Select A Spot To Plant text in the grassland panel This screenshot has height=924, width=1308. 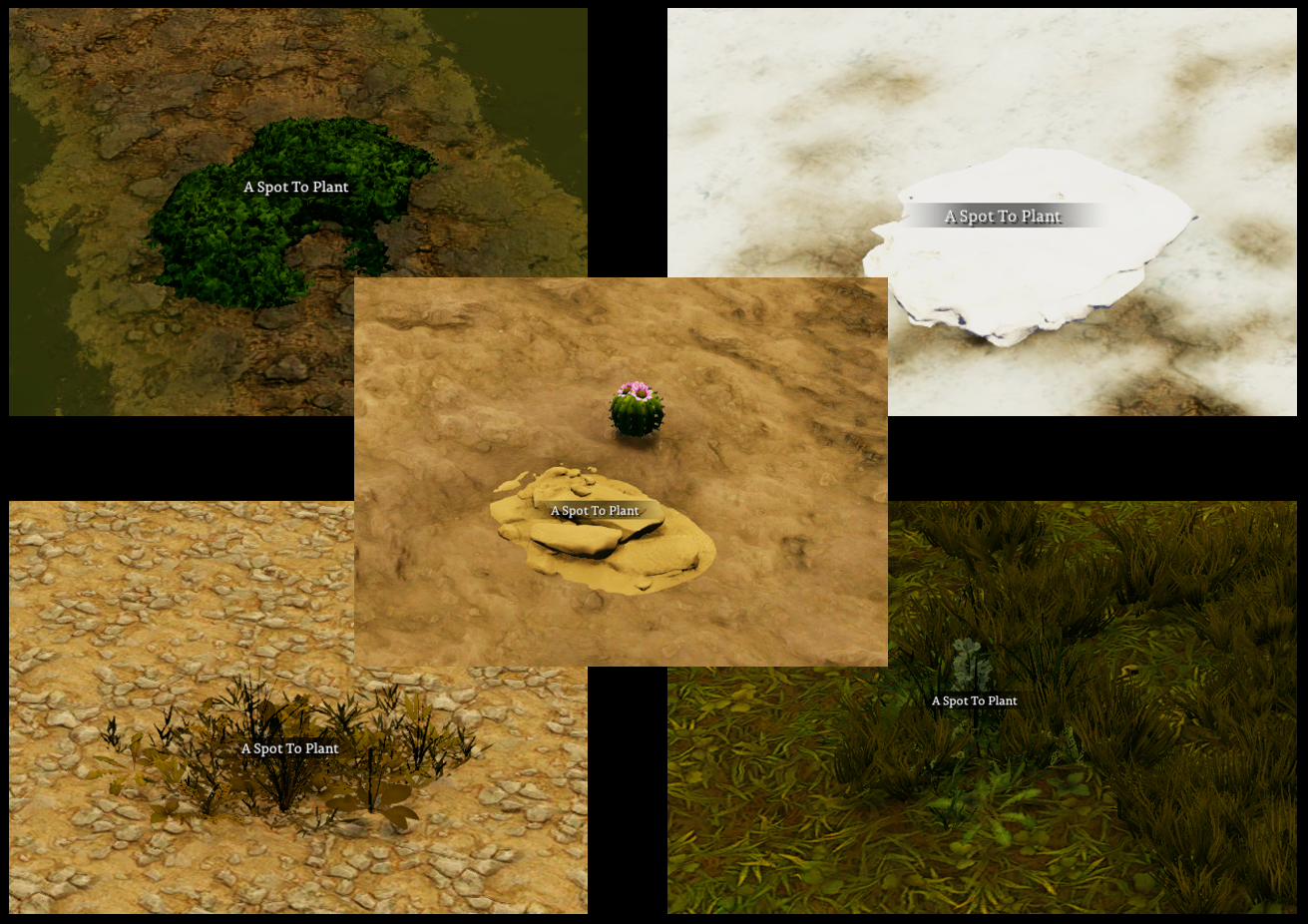[x=973, y=700]
